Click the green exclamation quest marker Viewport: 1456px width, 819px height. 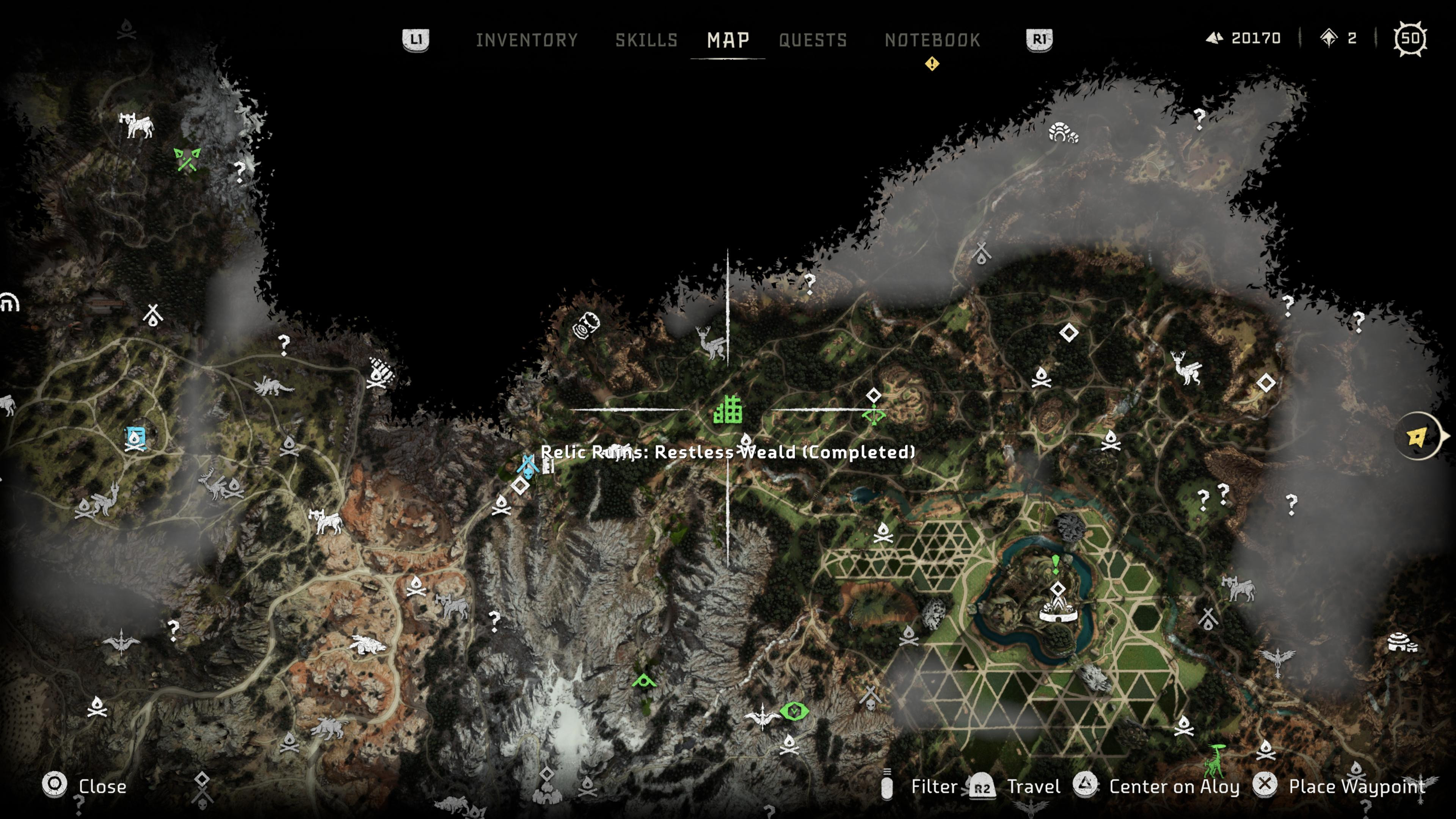(x=1055, y=563)
